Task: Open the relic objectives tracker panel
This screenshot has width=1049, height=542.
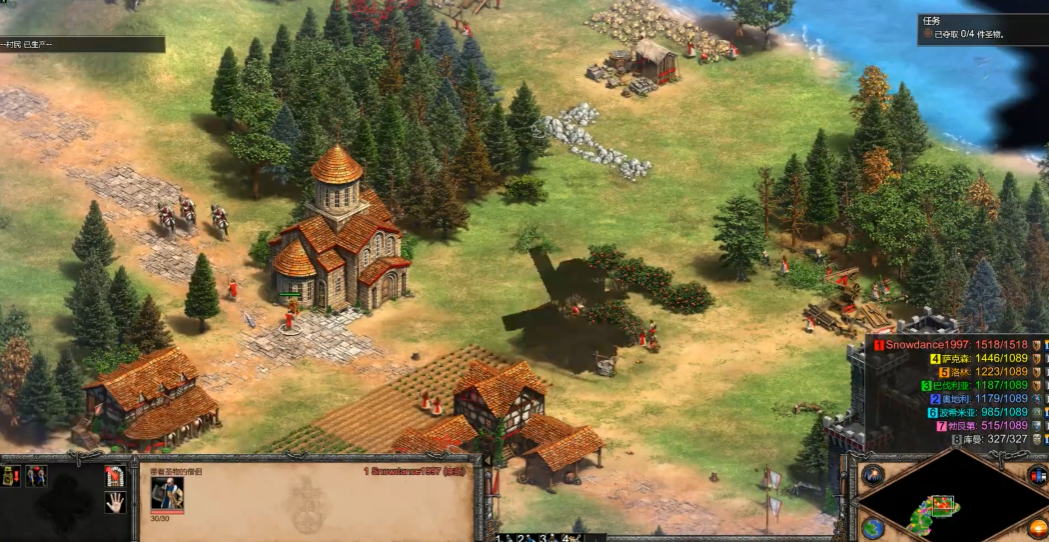Action: pyautogui.click(x=982, y=27)
